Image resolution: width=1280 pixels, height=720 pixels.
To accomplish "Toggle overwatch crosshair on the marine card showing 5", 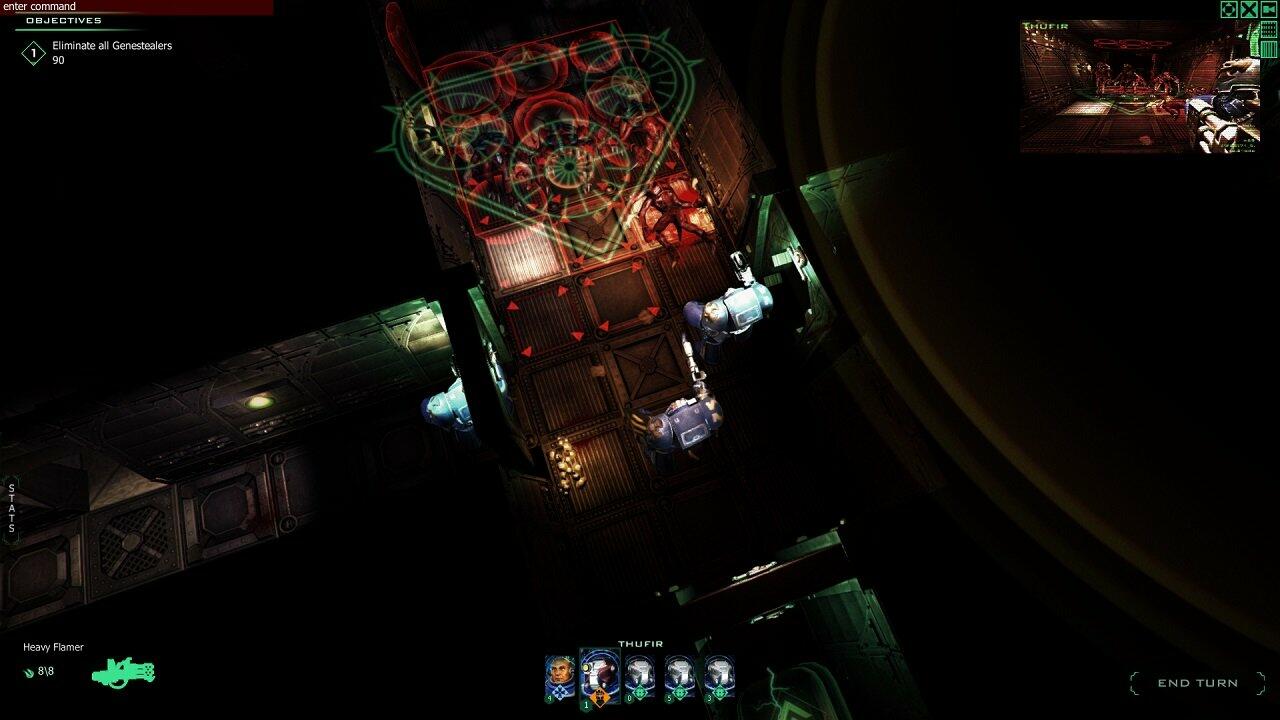I will [680, 691].
